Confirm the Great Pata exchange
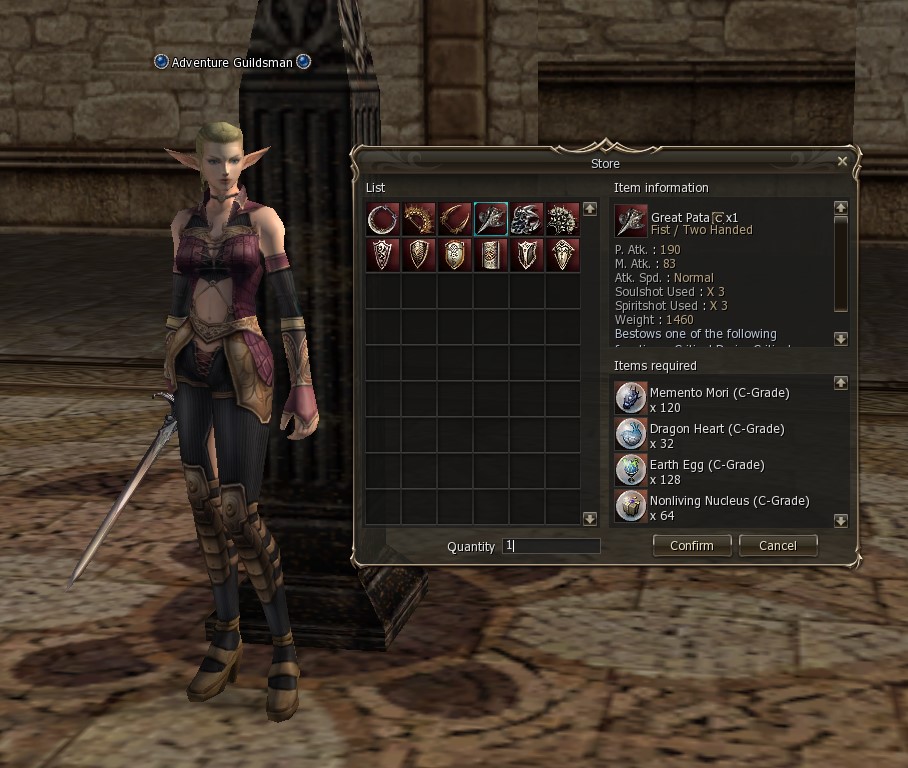 coord(691,545)
